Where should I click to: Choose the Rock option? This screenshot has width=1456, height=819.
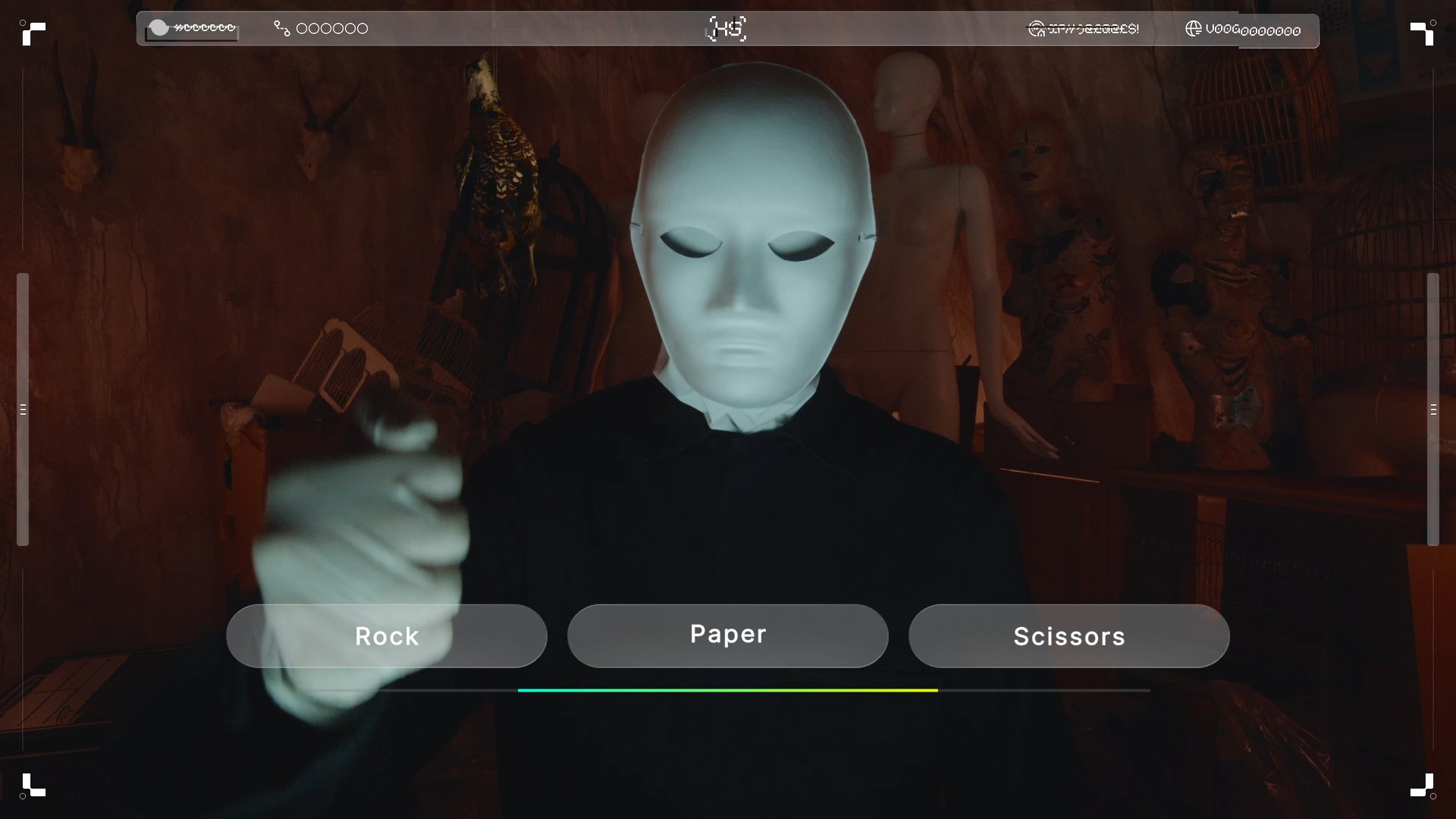386,635
